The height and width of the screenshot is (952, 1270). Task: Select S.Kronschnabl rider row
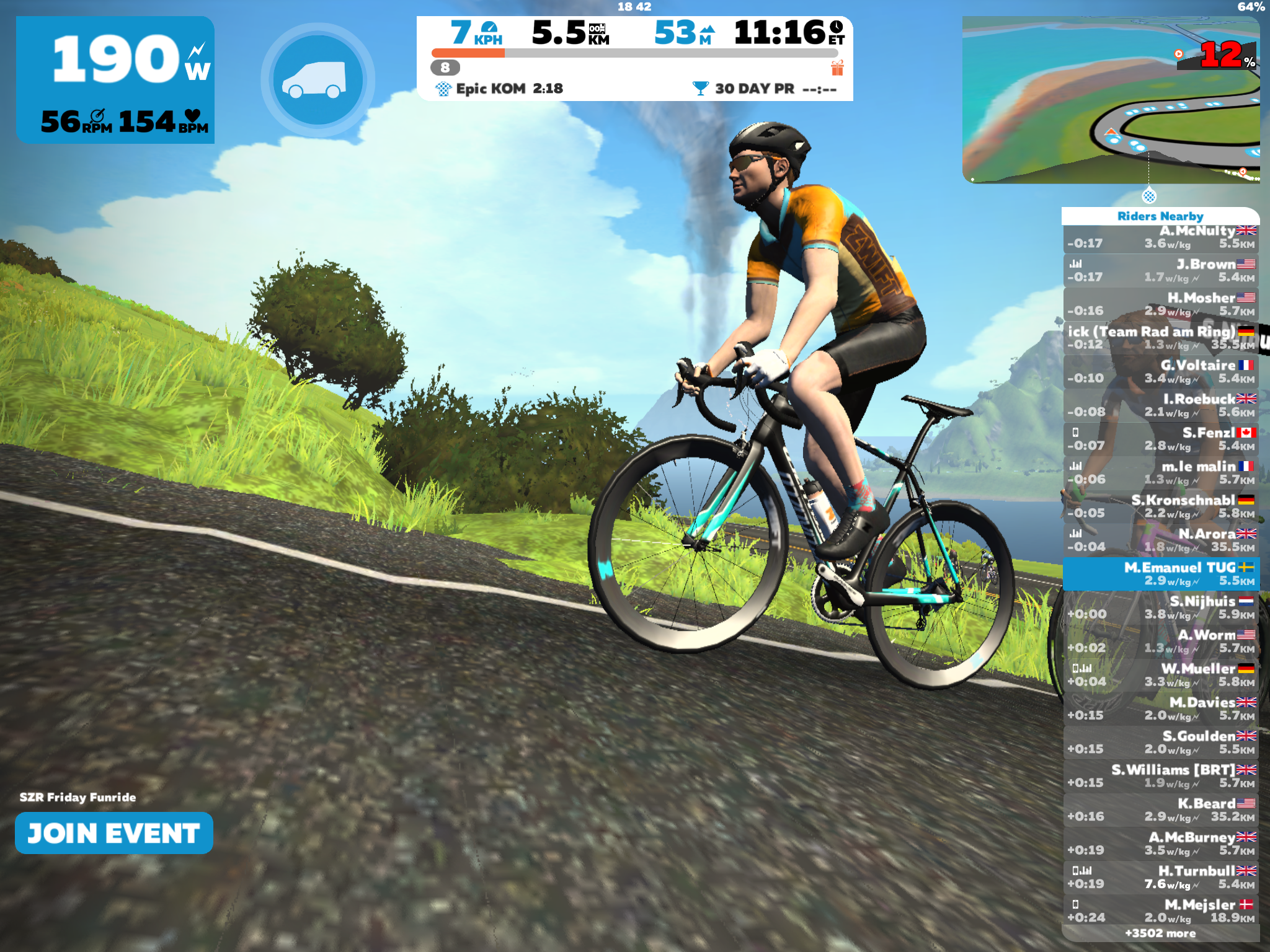pos(1161,506)
